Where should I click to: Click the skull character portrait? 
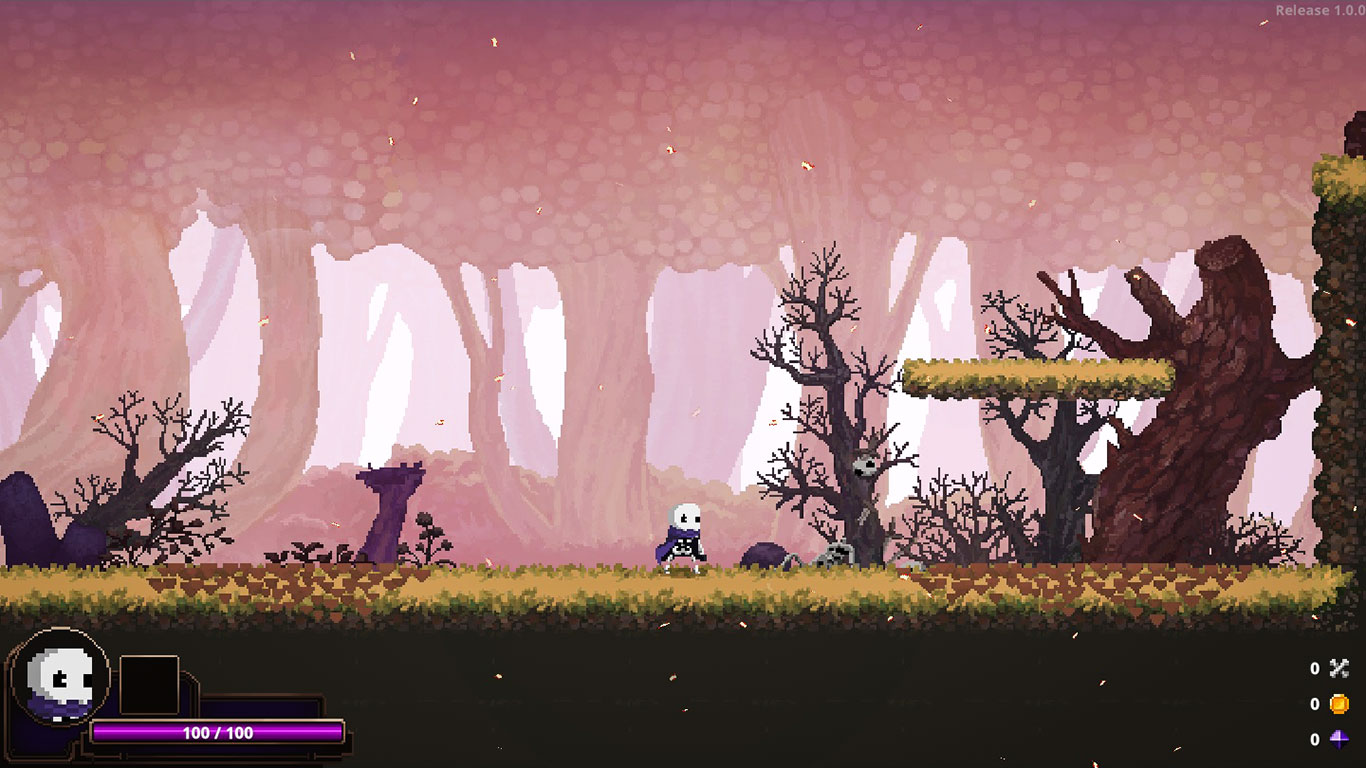(x=60, y=678)
